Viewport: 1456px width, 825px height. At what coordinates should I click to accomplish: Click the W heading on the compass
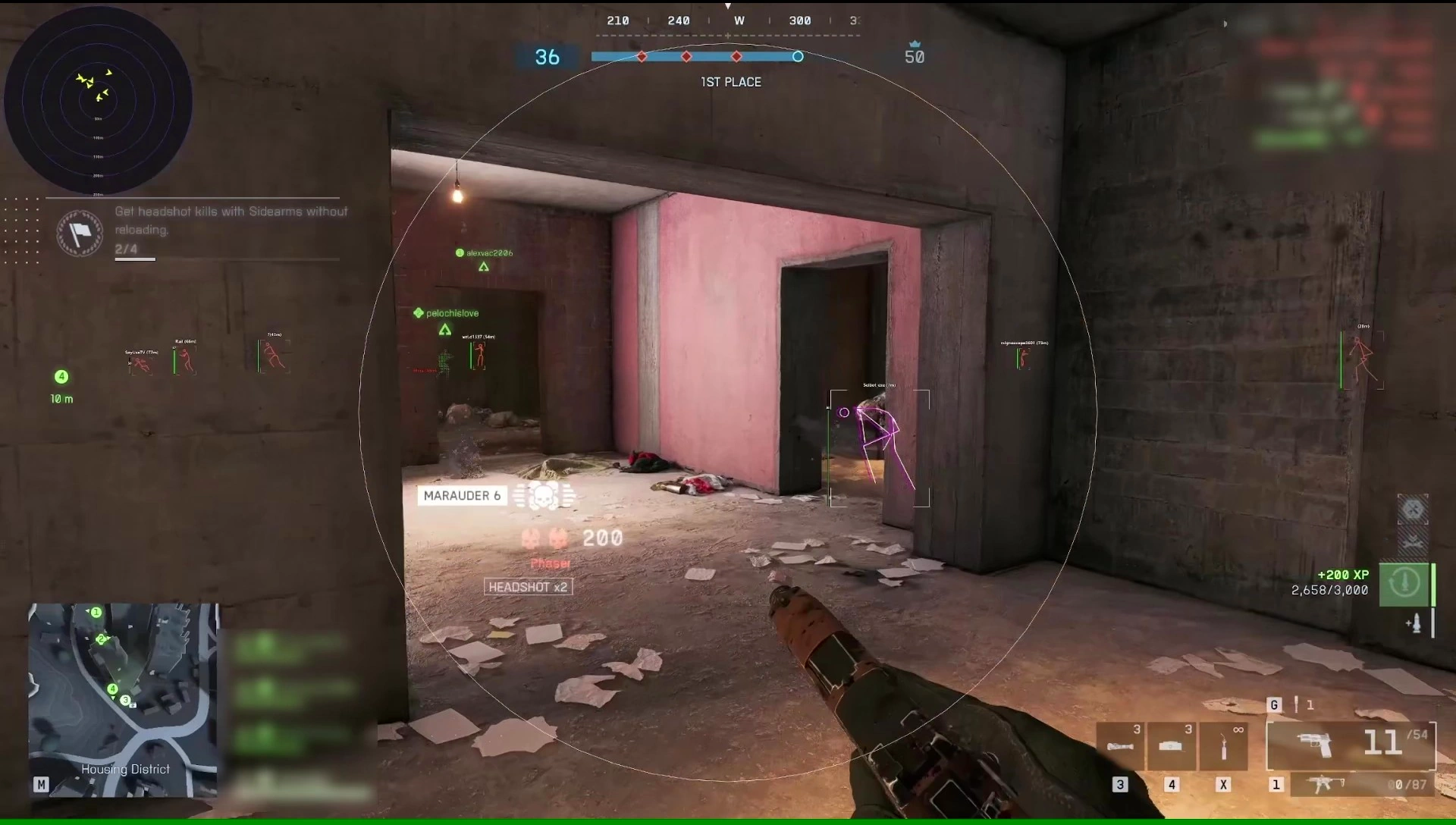click(x=738, y=20)
